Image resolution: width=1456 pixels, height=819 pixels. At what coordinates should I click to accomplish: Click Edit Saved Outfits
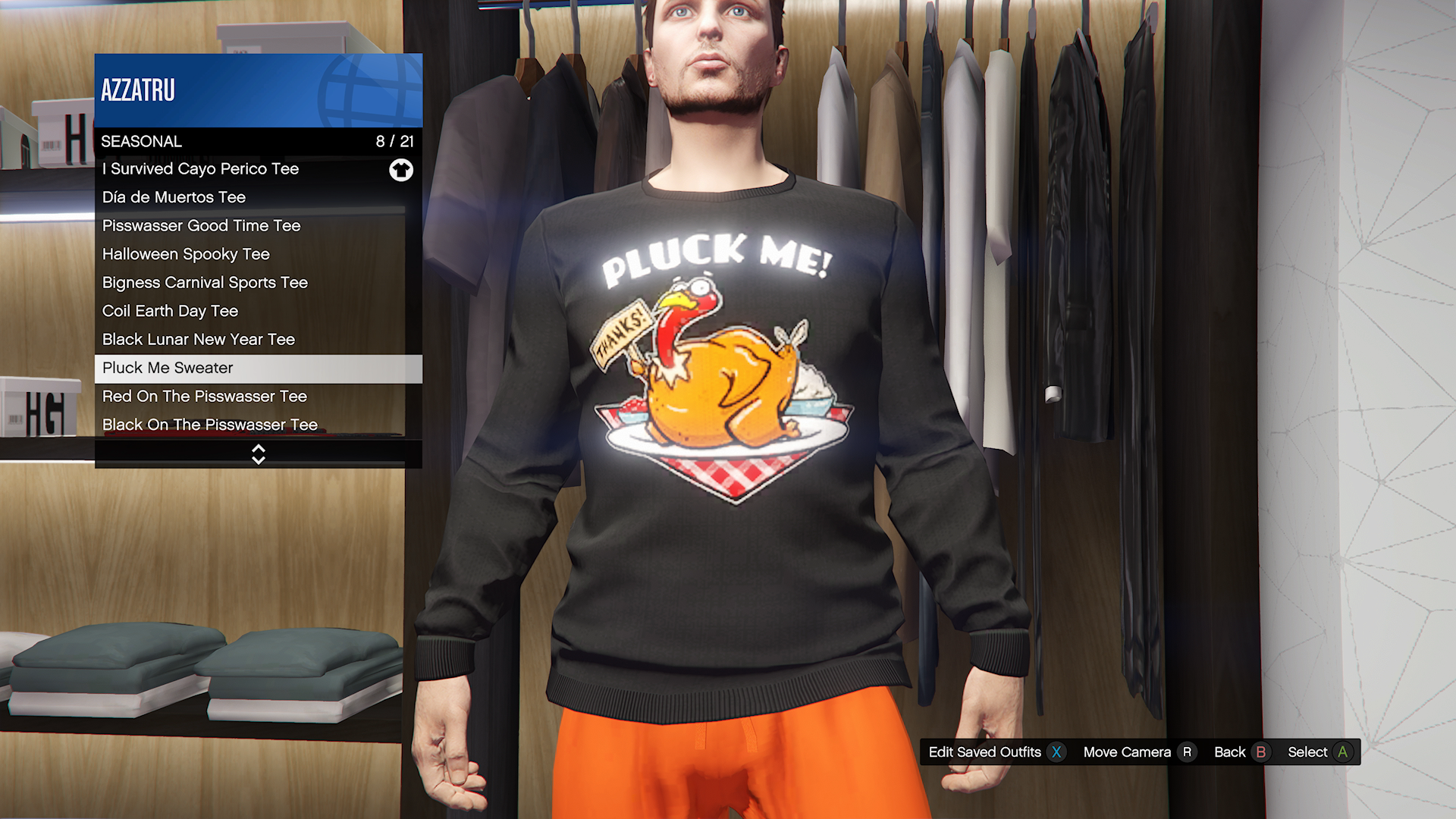986,752
